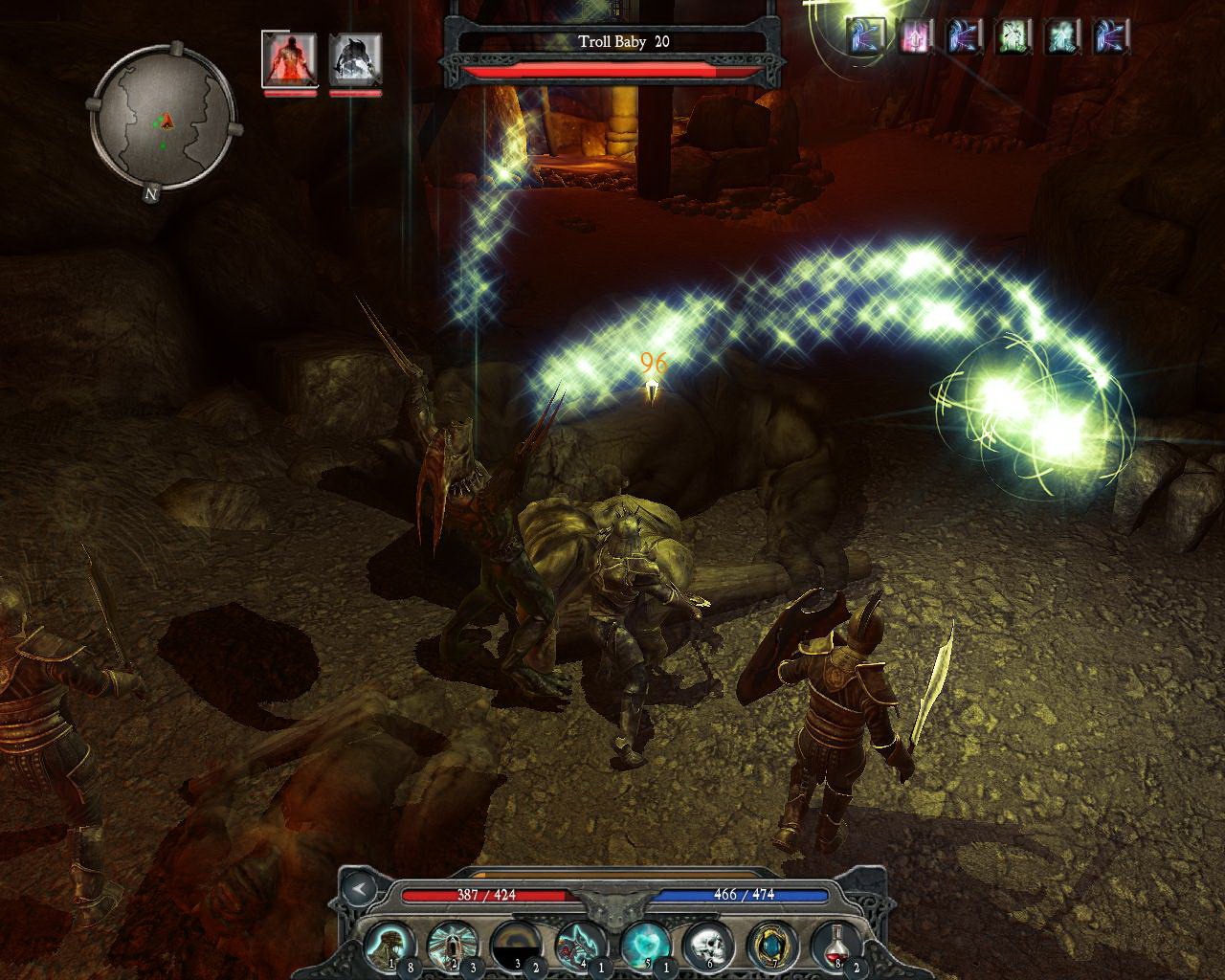Click the green windmill buff icon
Image resolution: width=1225 pixels, height=980 pixels.
(1011, 36)
